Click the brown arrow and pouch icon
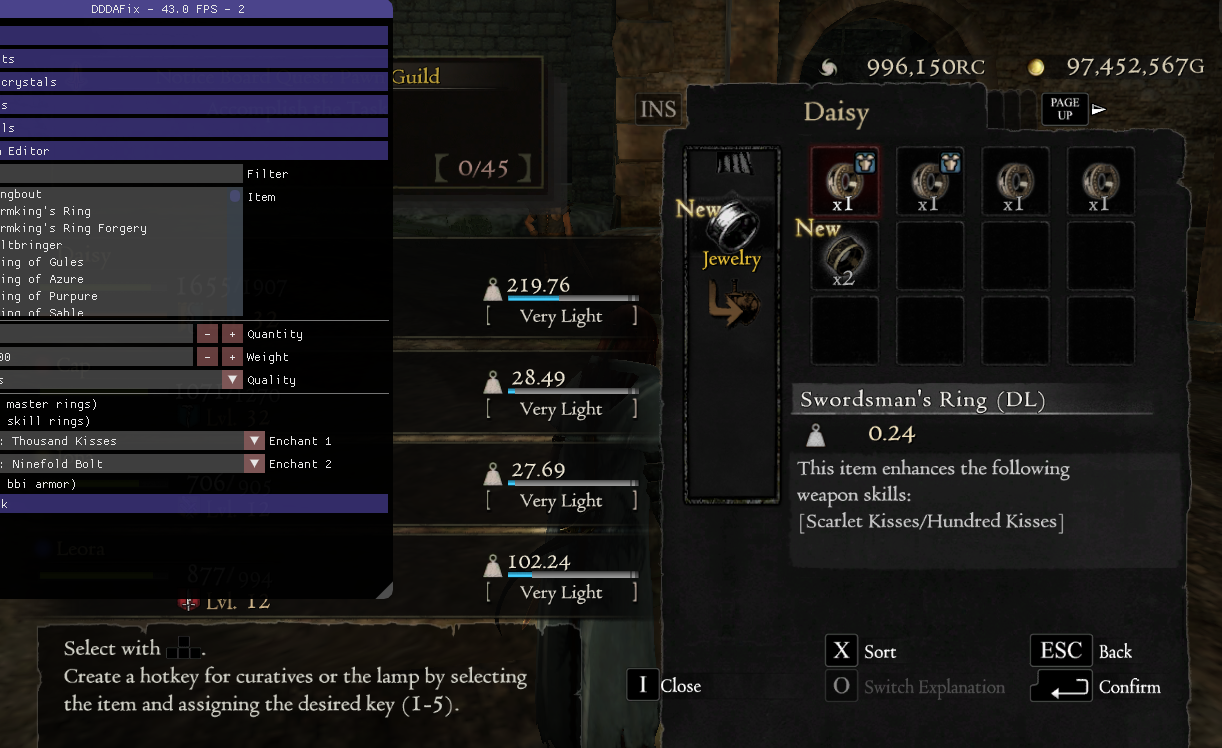Image resolution: width=1222 pixels, height=748 pixels. coord(733,303)
